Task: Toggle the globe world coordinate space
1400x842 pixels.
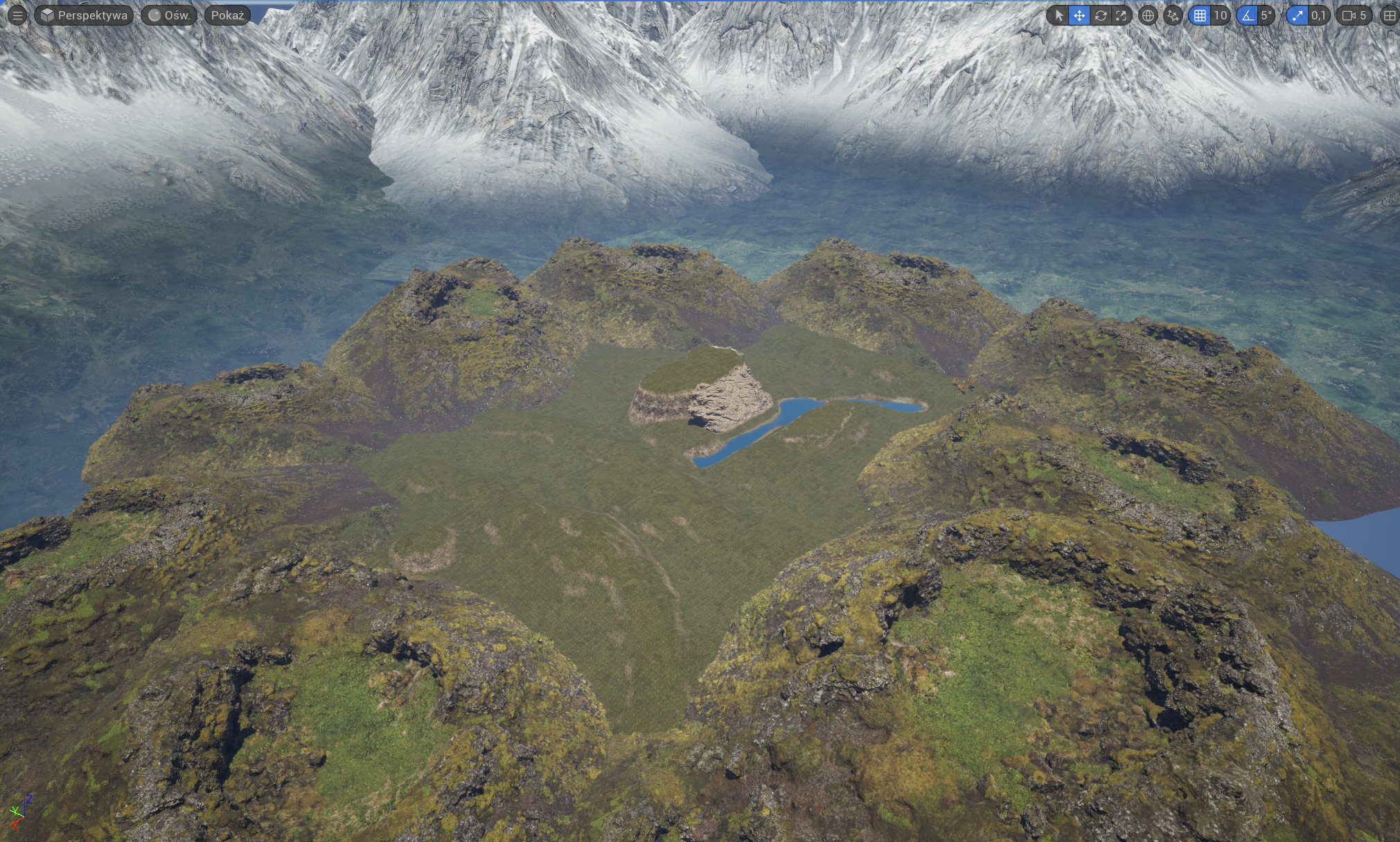Action: tap(1148, 15)
